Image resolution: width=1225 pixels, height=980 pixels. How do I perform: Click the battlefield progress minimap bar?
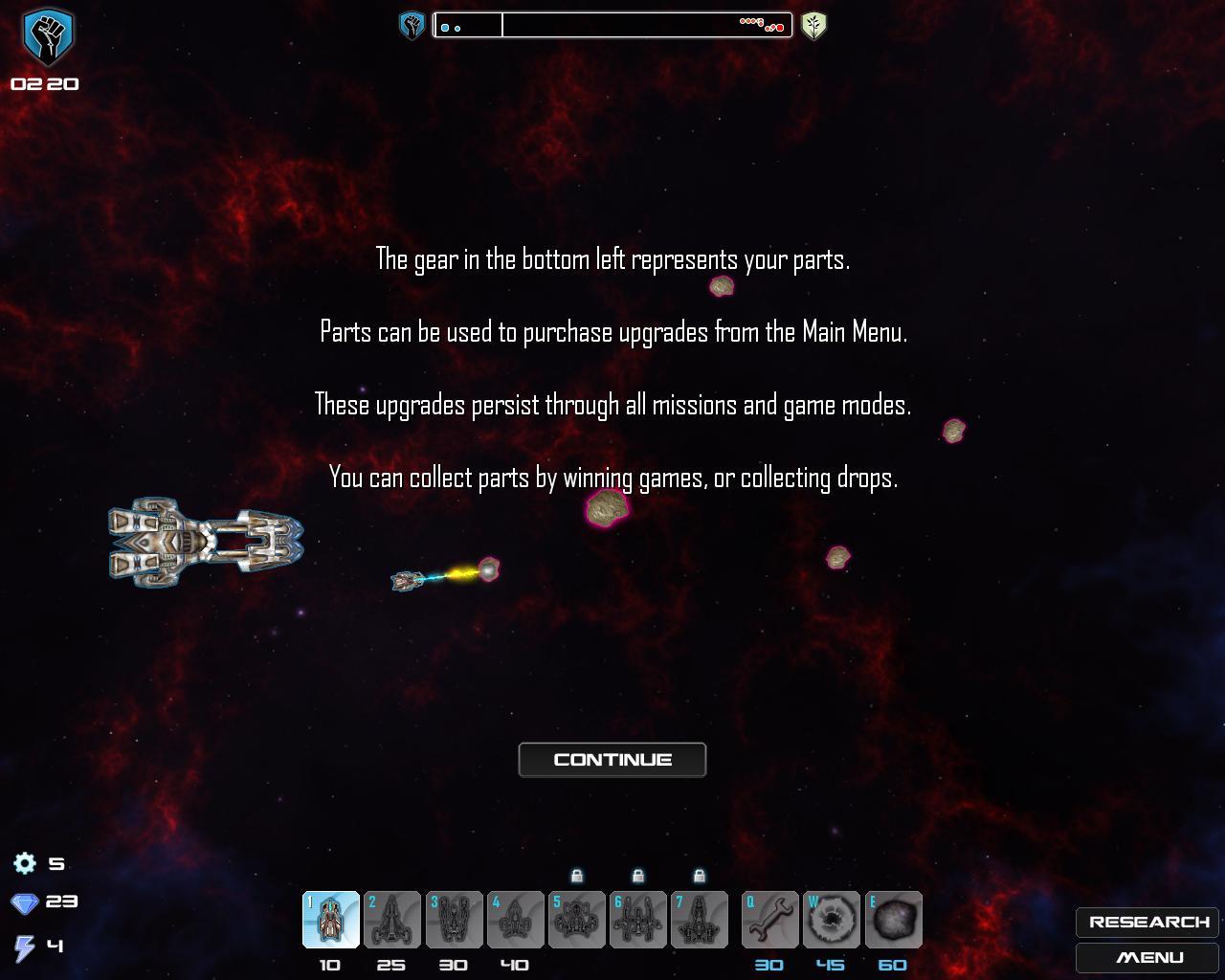pos(612,25)
